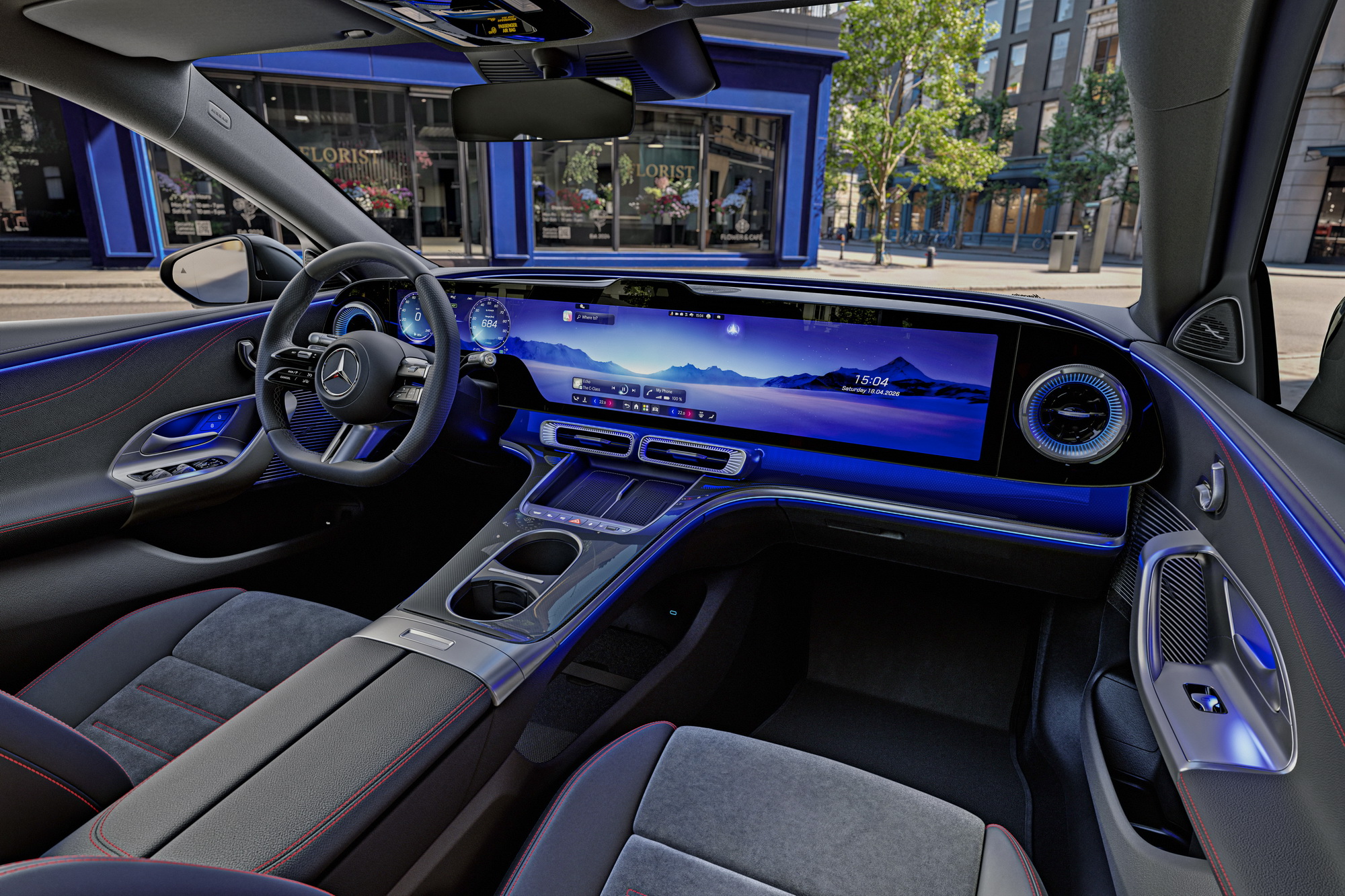1345x896 pixels.
Task: Tap the back arrow navigation icon
Action: click(x=627, y=406)
